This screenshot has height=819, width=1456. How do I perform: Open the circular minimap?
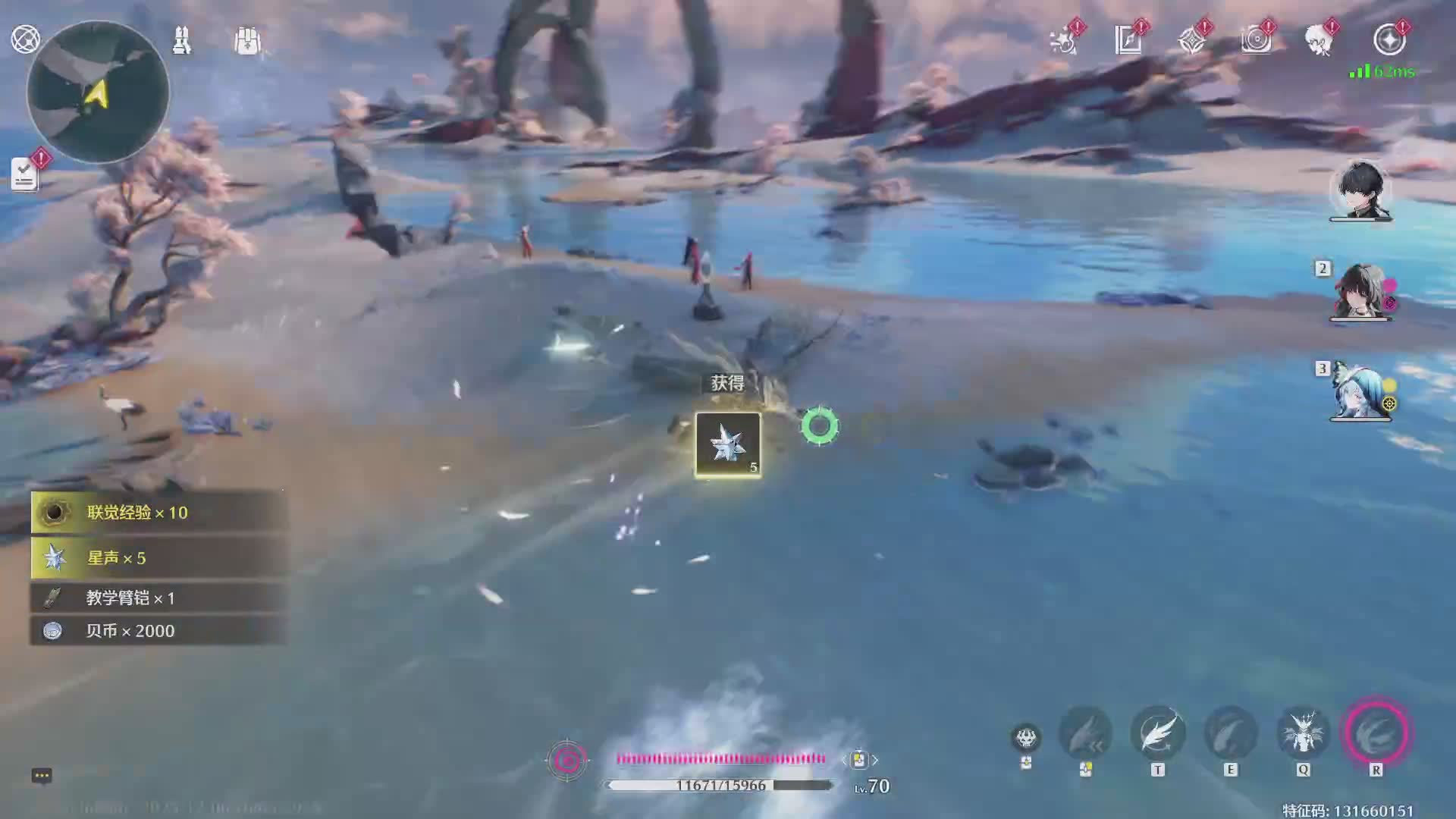point(98,93)
